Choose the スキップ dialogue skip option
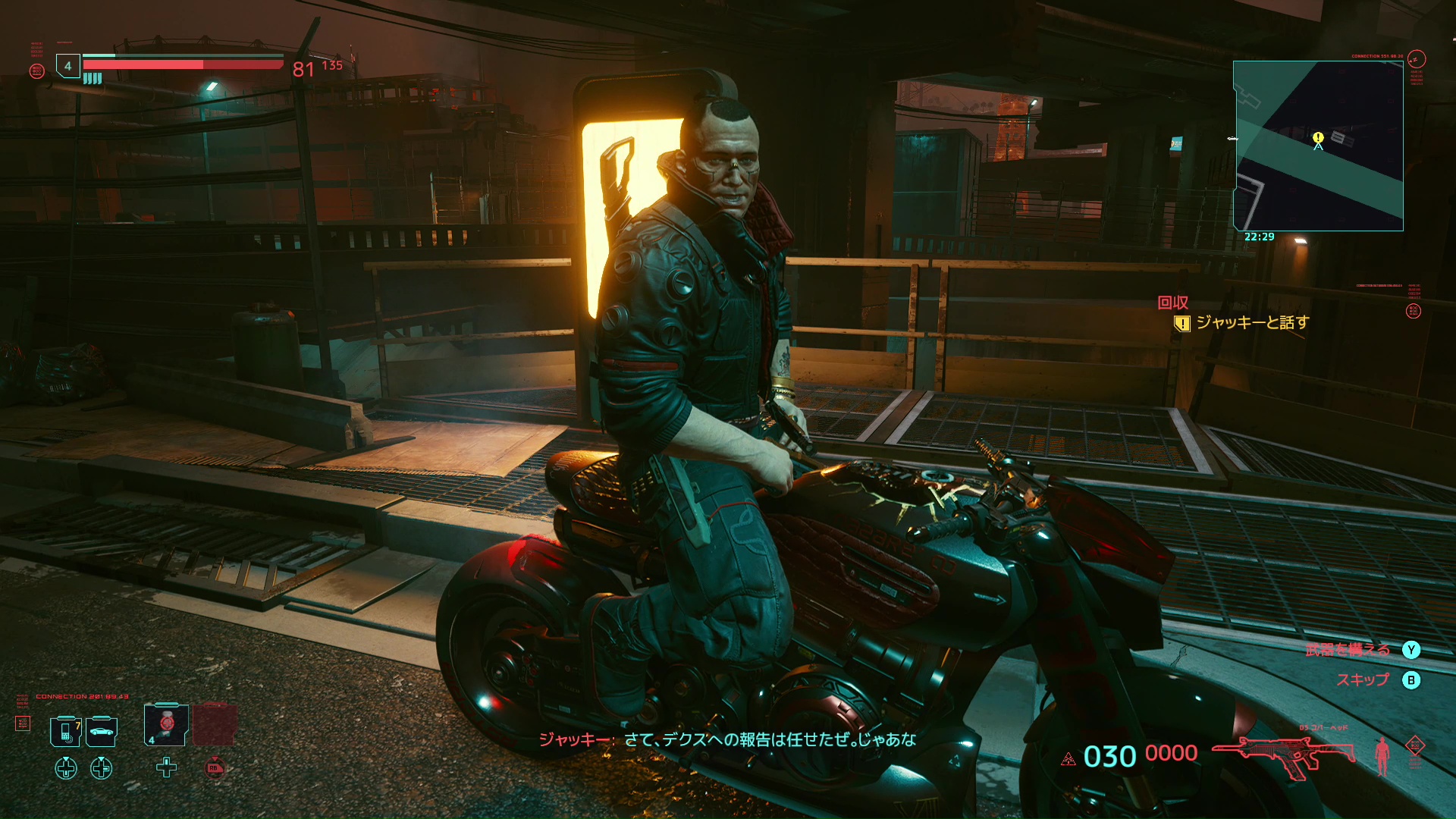This screenshot has height=819, width=1456. coord(1363,680)
